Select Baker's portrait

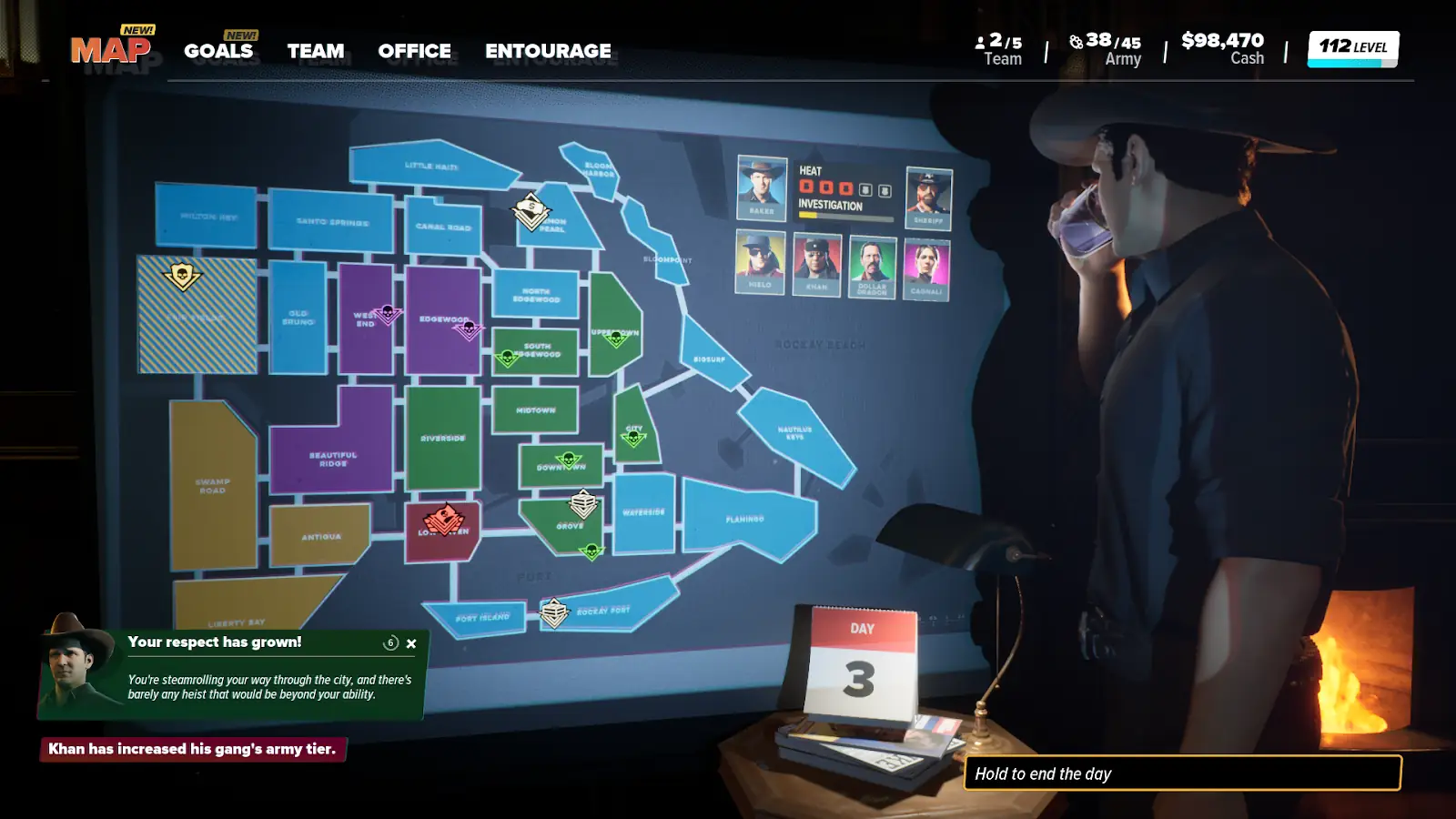coord(761,187)
